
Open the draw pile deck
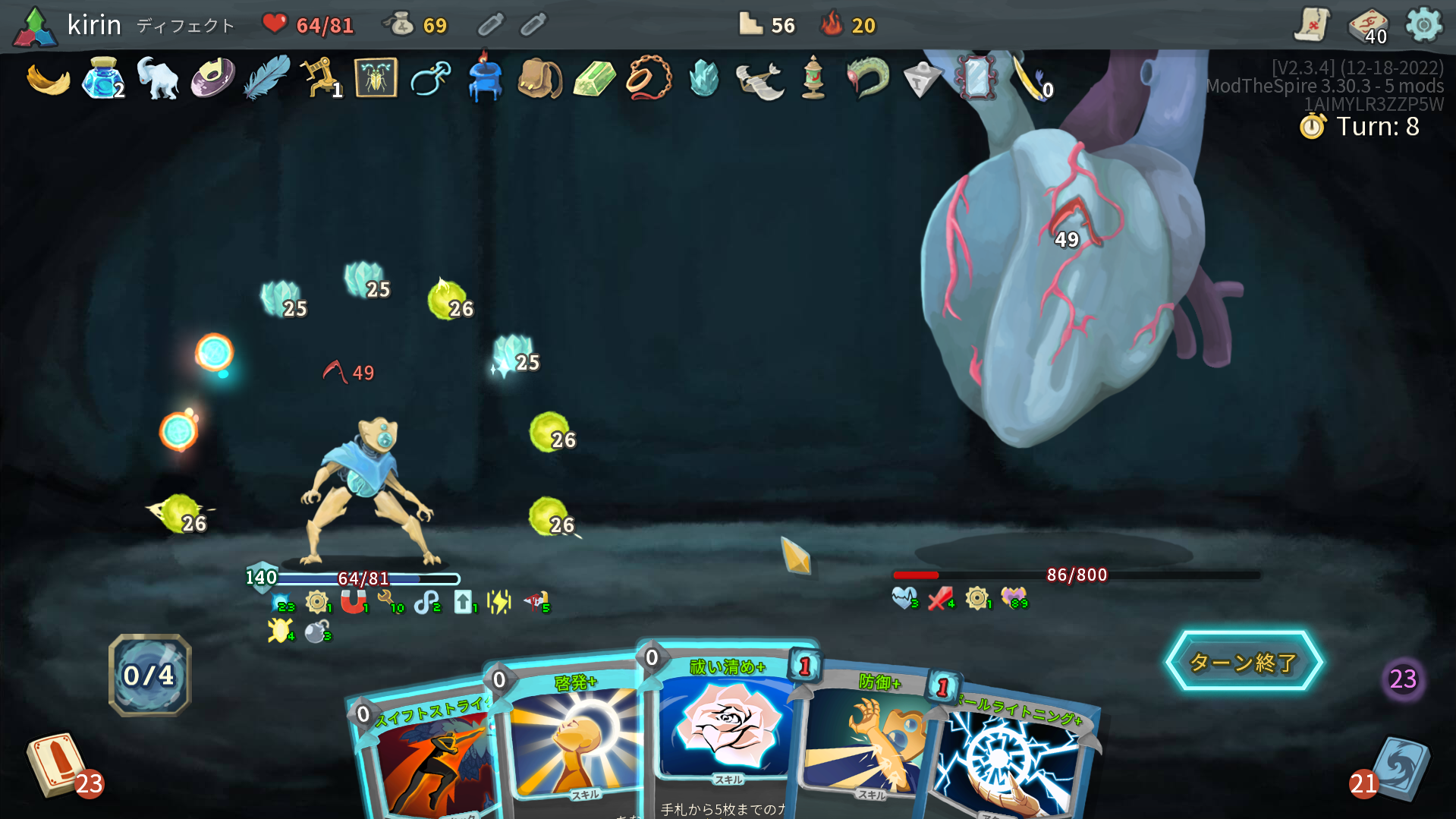tap(55, 765)
